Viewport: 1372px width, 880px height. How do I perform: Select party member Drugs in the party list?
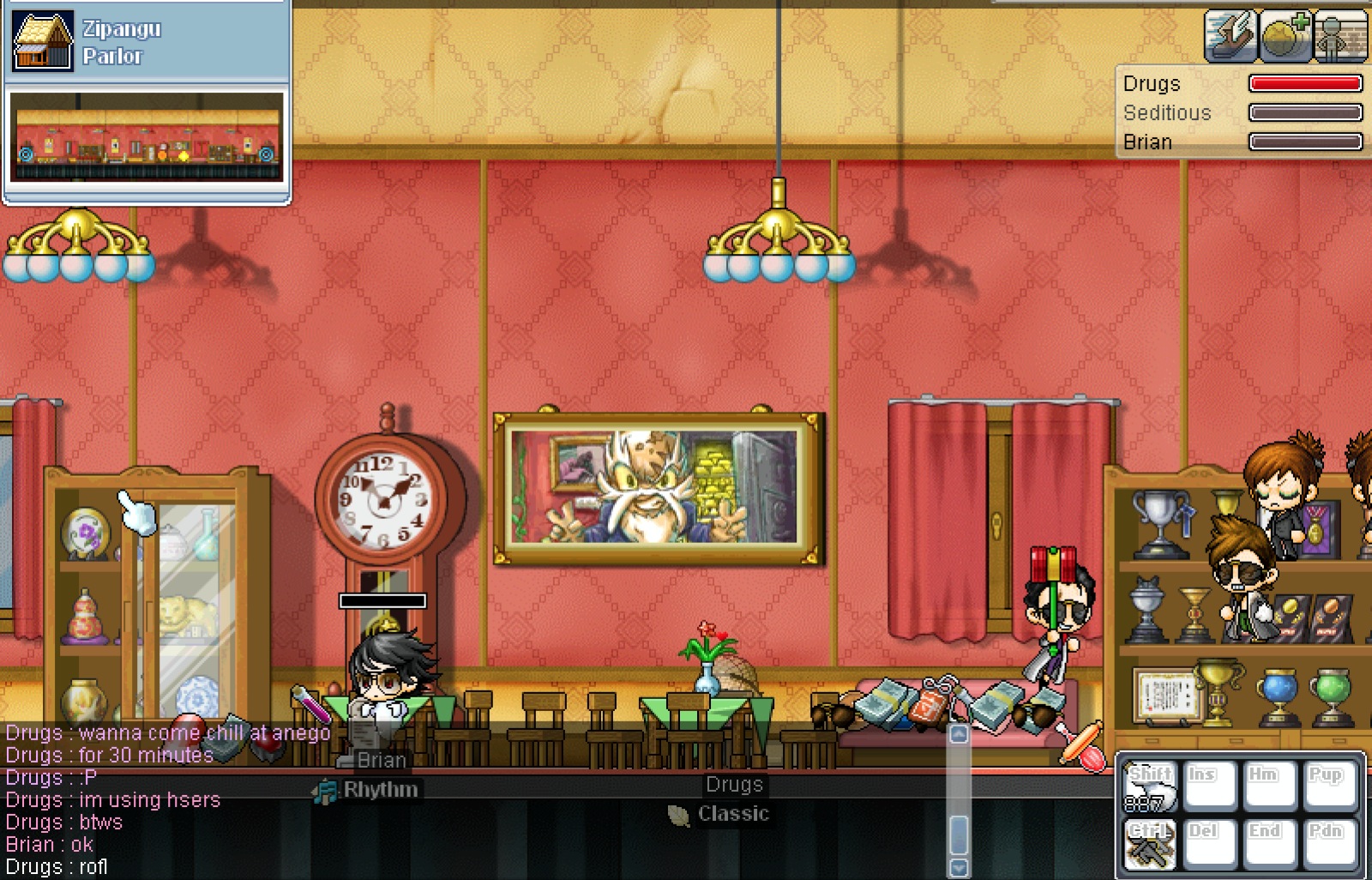click(1152, 84)
